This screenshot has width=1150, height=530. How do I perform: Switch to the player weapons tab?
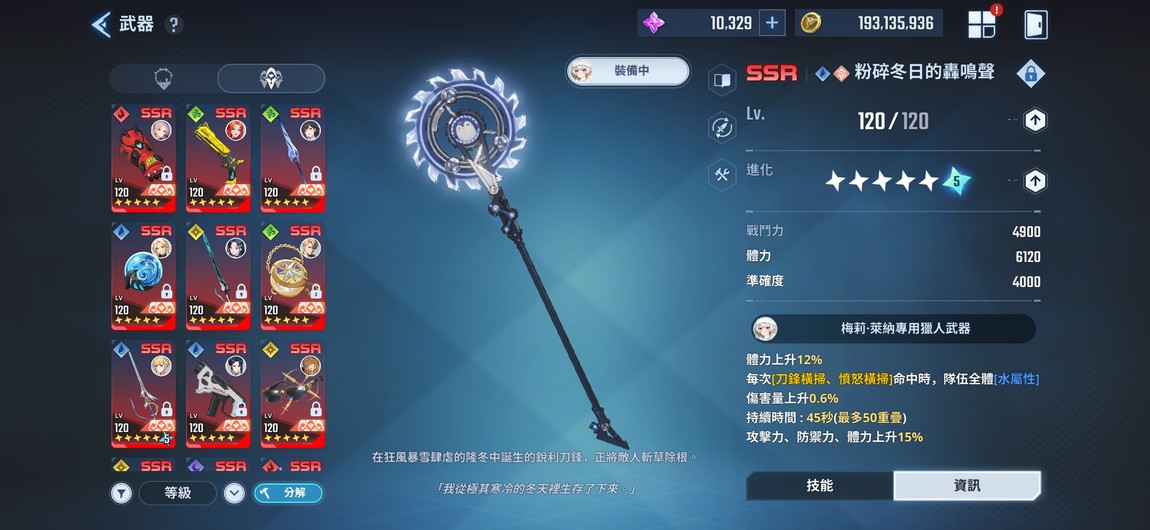(164, 79)
